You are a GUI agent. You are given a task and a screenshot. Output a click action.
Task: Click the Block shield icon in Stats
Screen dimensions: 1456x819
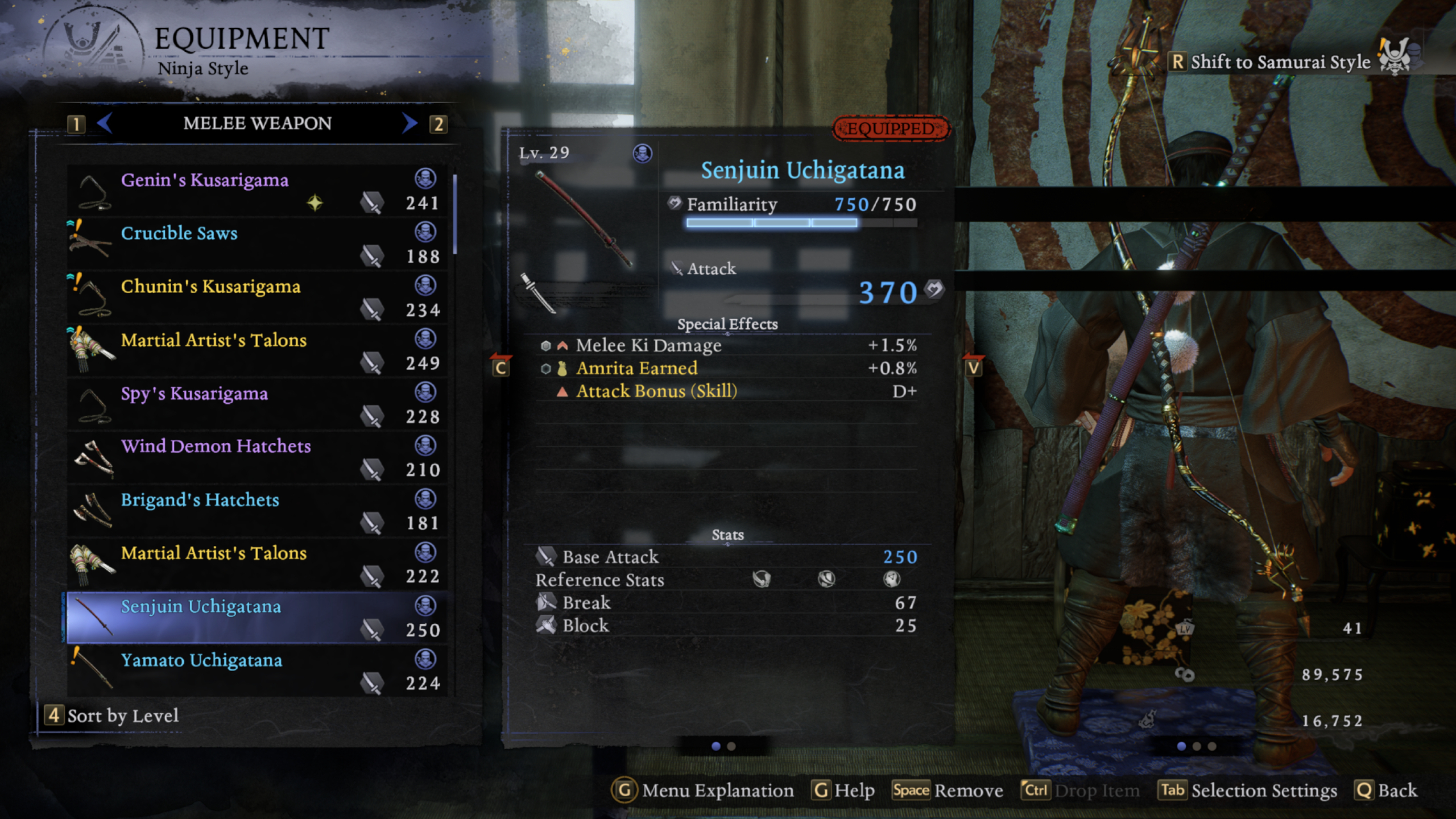[546, 624]
